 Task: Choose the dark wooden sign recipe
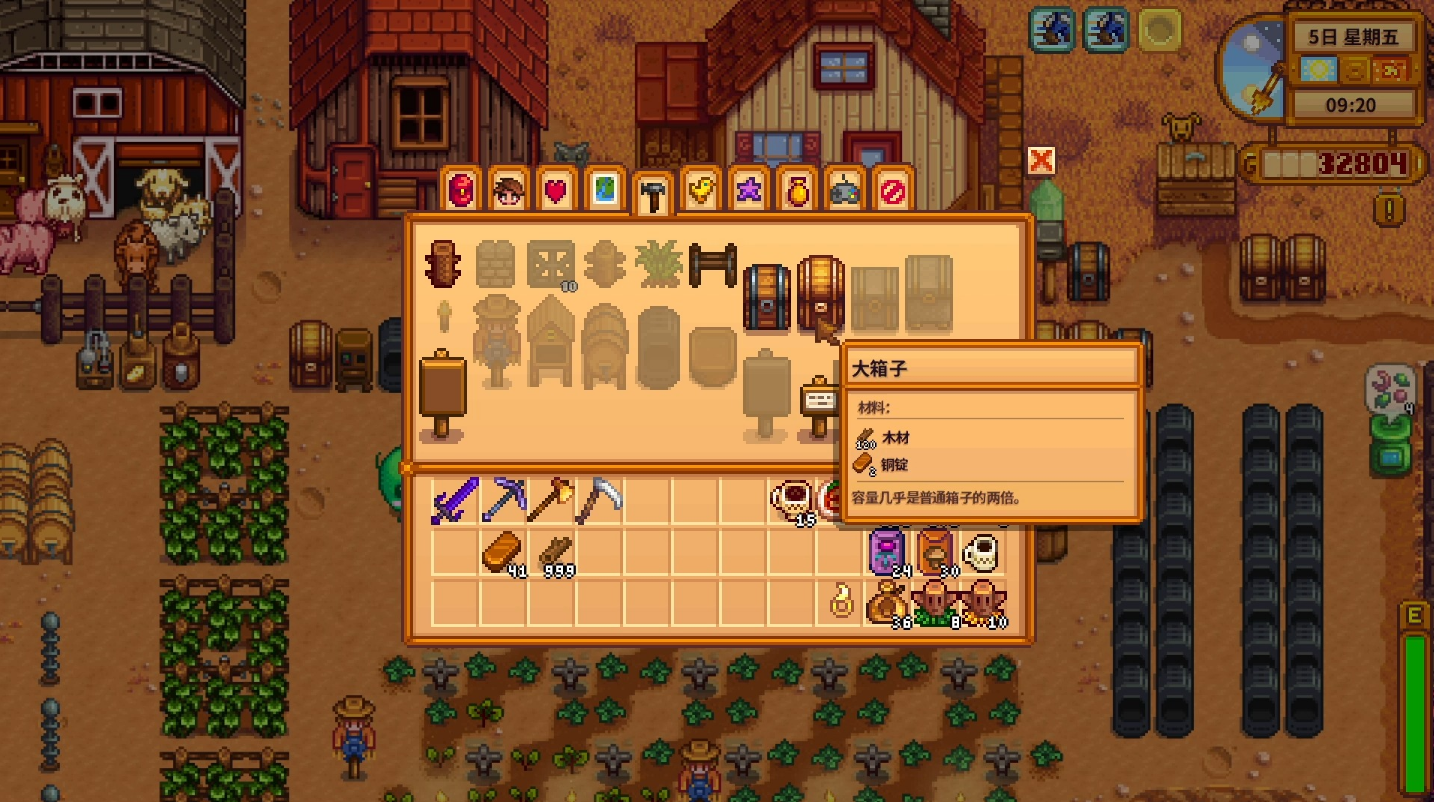[442, 393]
